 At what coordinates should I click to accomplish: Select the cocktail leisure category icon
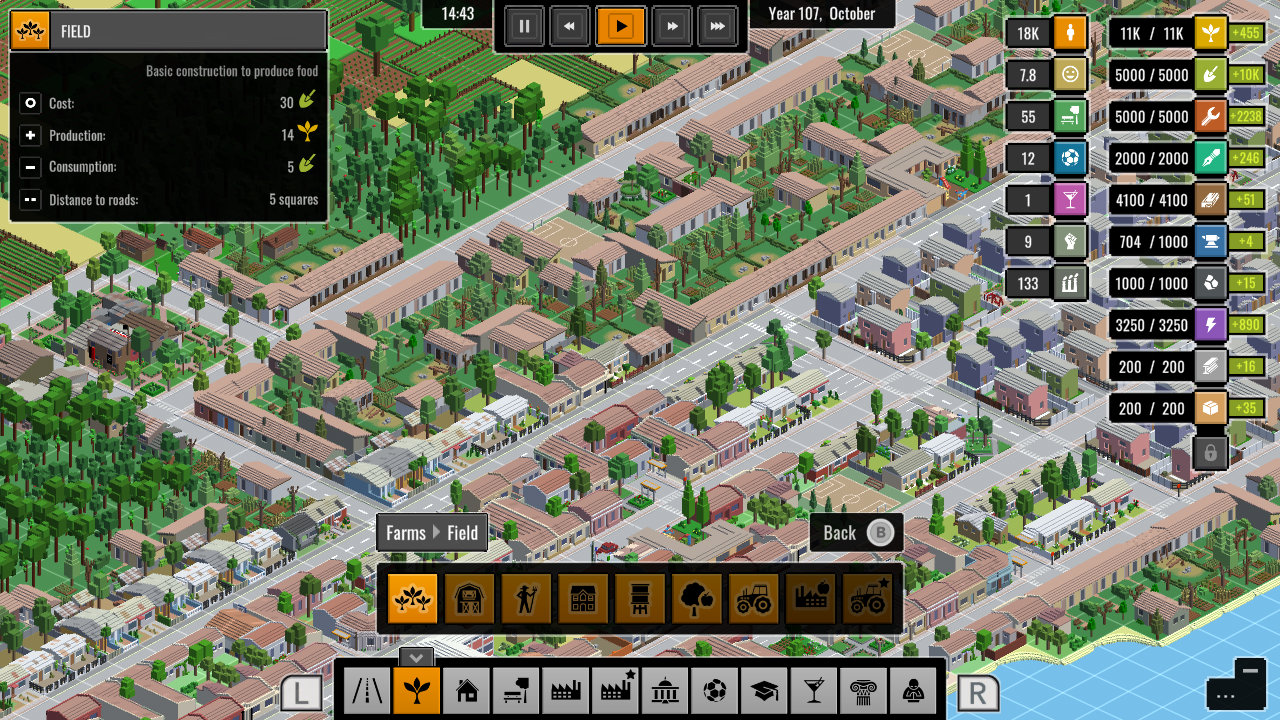point(816,690)
